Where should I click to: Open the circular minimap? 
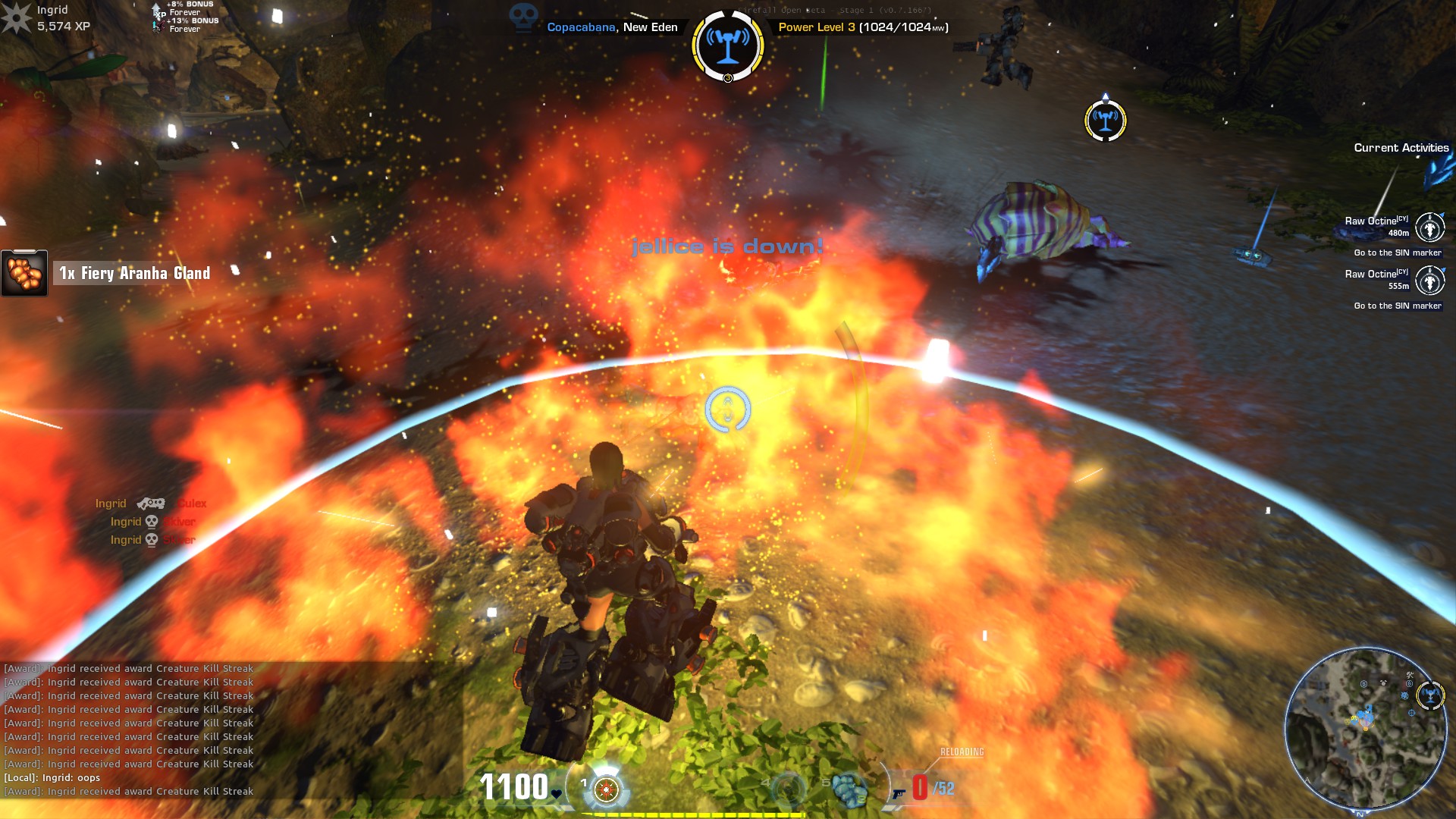(x=1363, y=728)
